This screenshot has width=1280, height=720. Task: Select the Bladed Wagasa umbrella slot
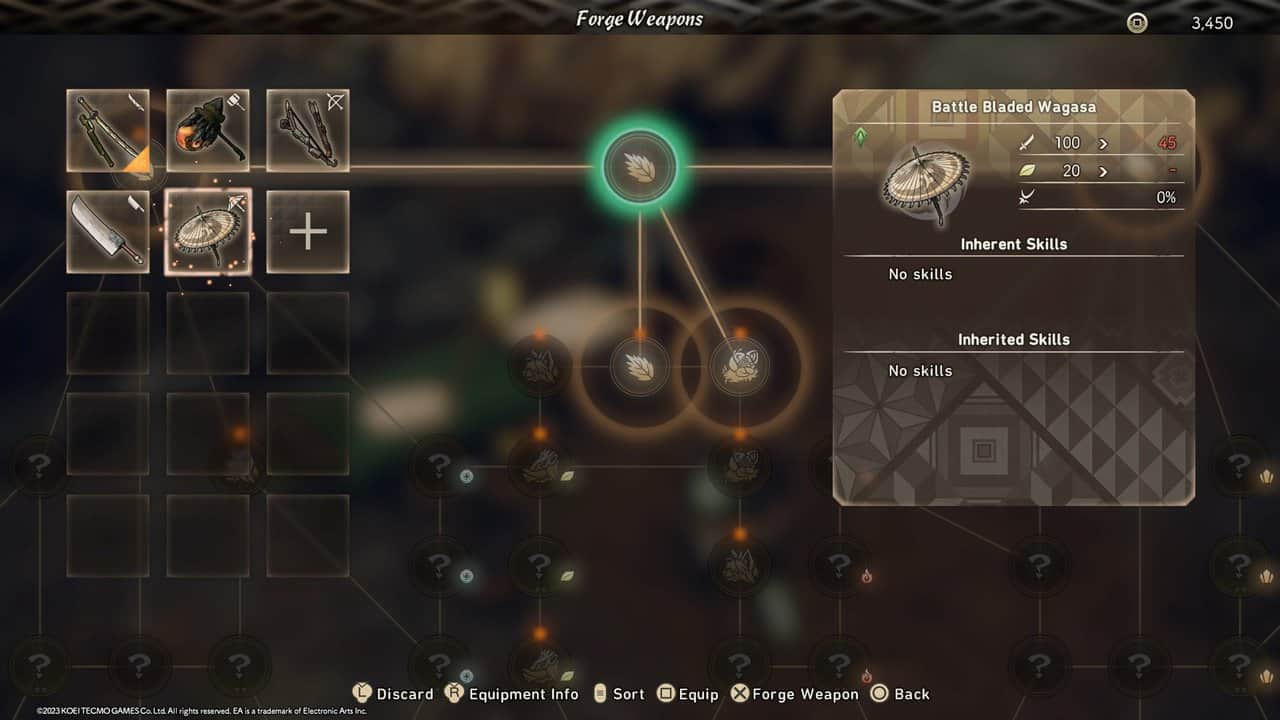[x=208, y=232]
